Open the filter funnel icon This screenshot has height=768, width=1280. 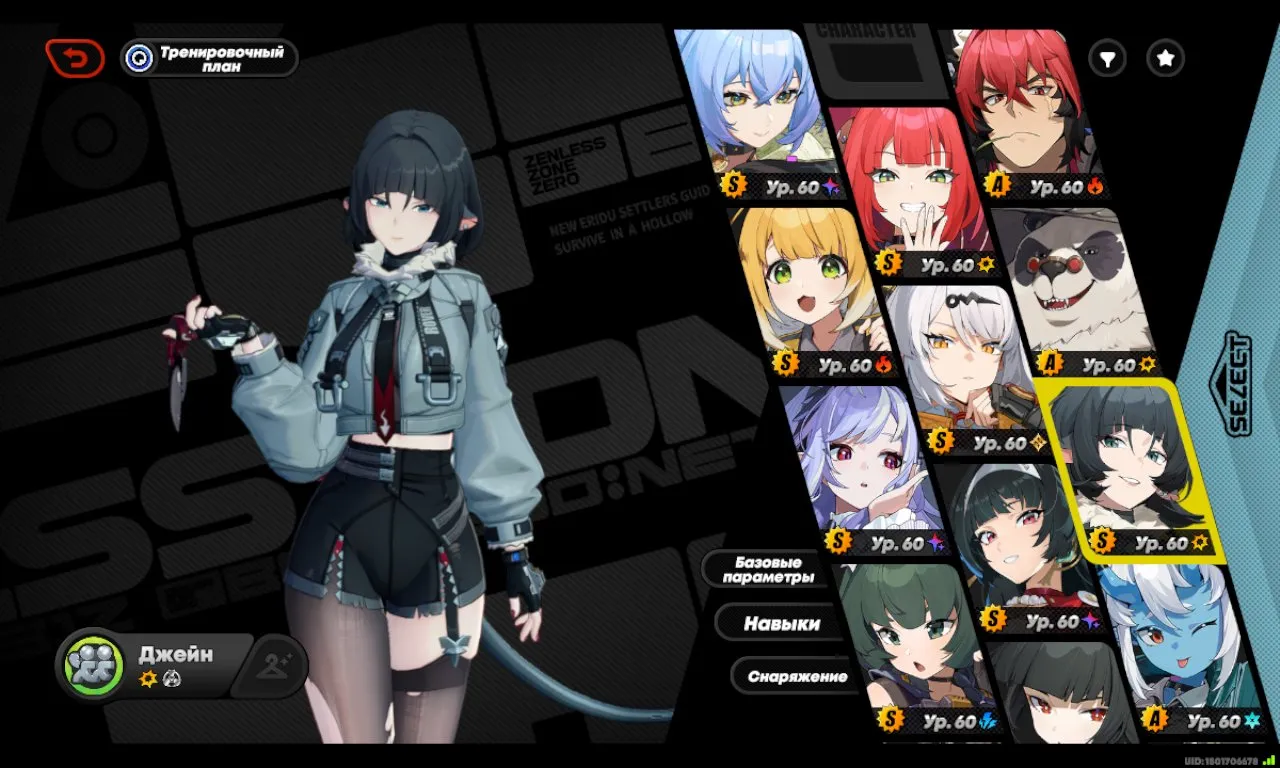click(x=1107, y=58)
